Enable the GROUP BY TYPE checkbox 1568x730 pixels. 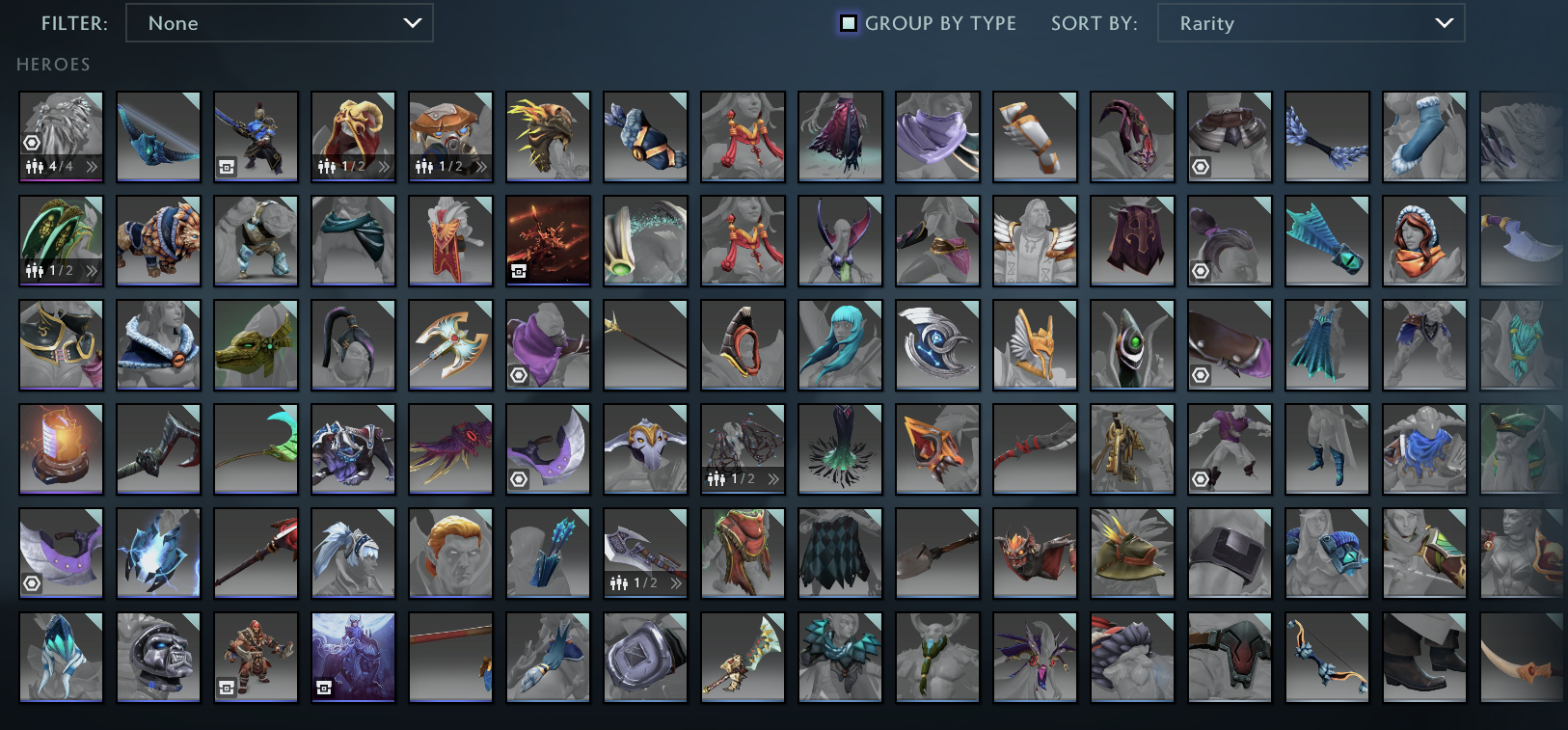[849, 23]
